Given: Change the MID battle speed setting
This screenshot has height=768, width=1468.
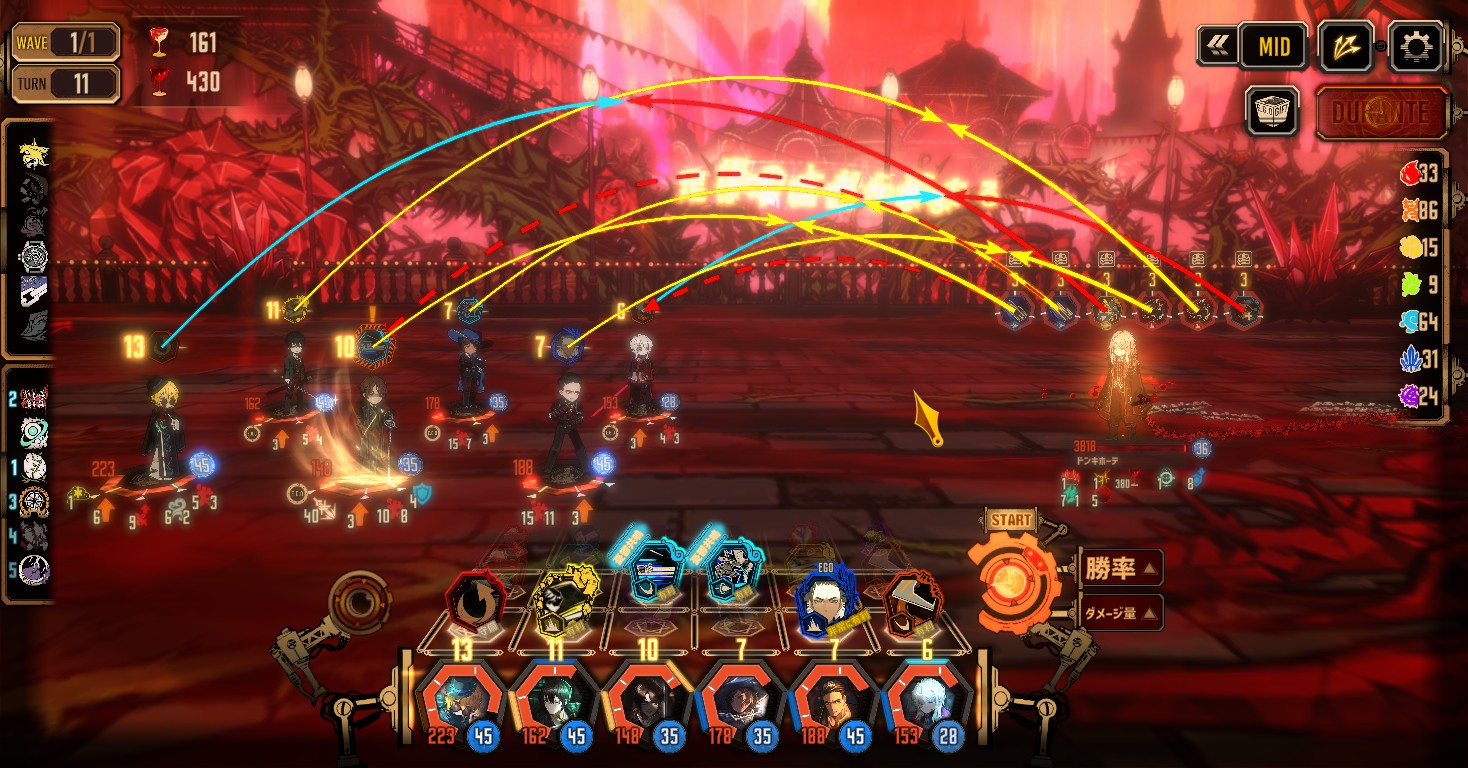Looking at the screenshot, I should tap(1273, 46).
